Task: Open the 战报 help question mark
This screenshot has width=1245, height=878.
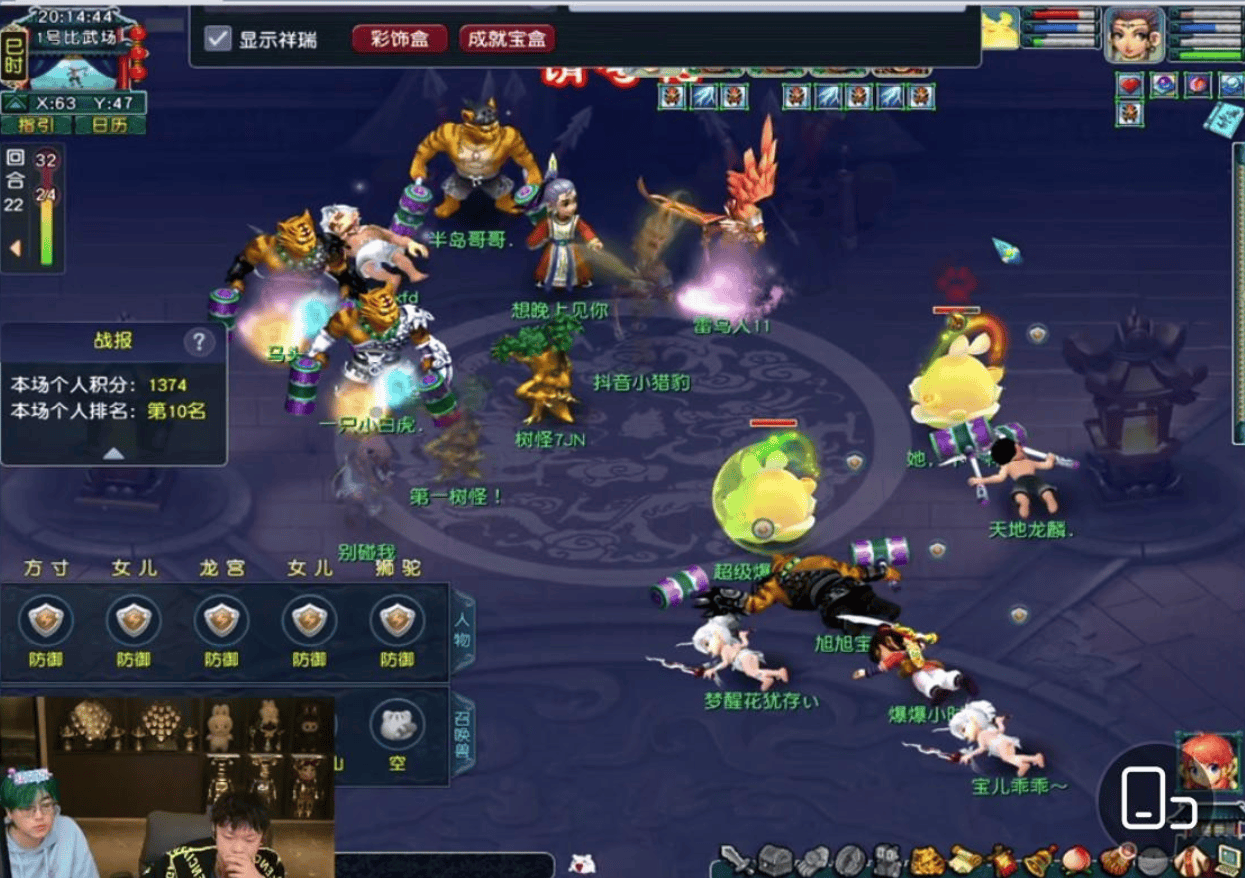Action: coord(199,342)
